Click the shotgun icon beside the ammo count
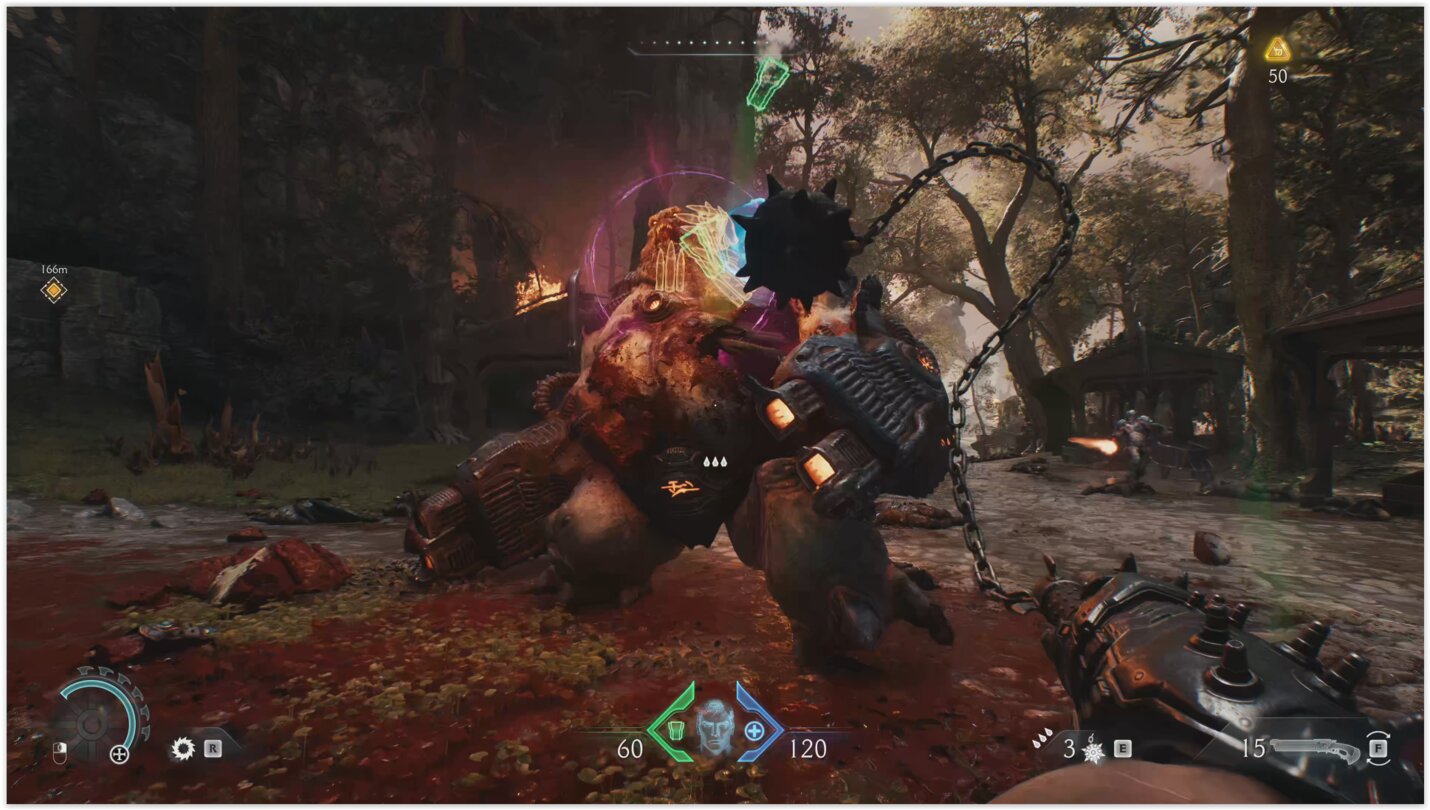1430x810 pixels. coord(1316,748)
